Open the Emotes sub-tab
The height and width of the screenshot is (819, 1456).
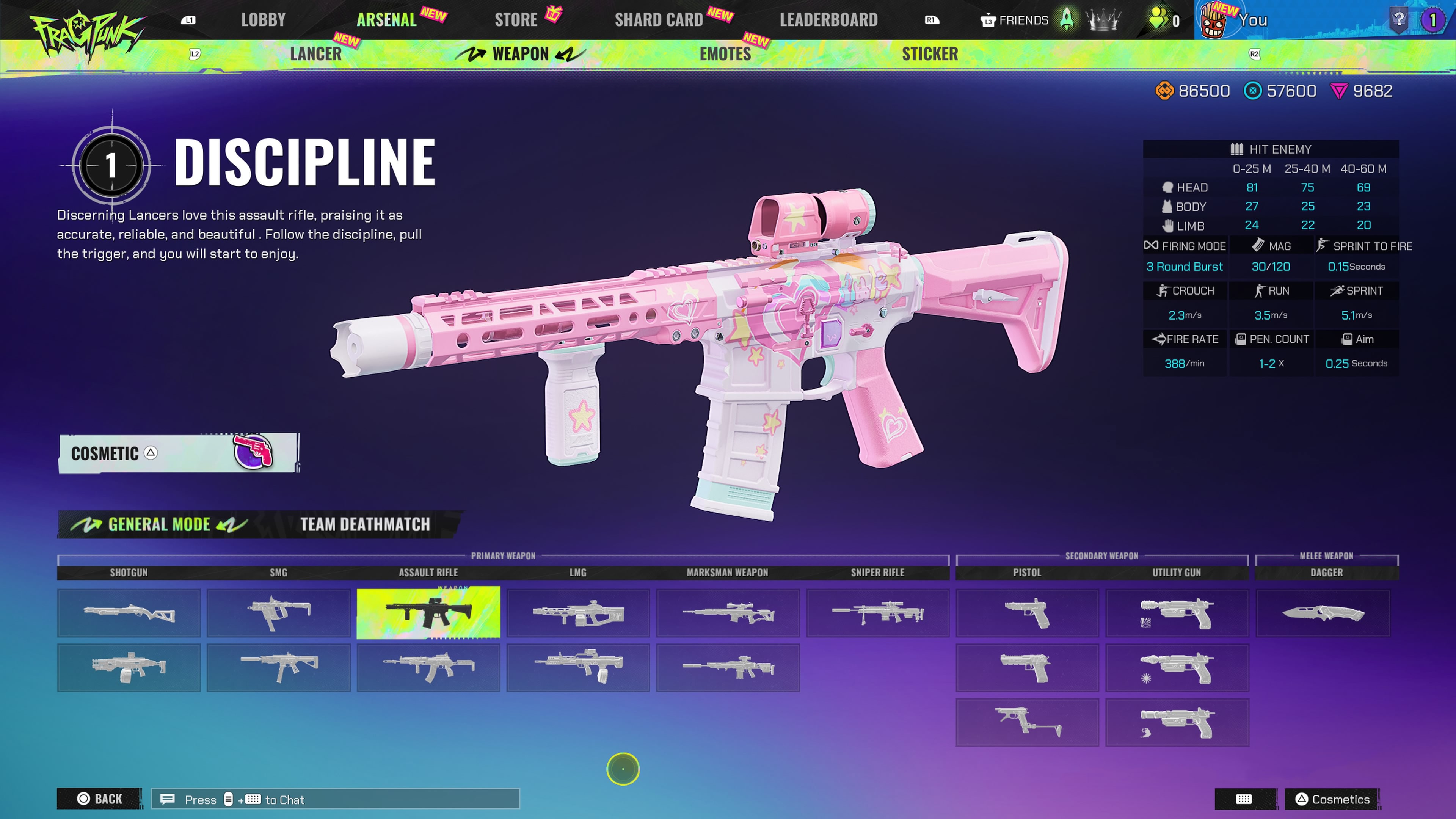point(725,54)
